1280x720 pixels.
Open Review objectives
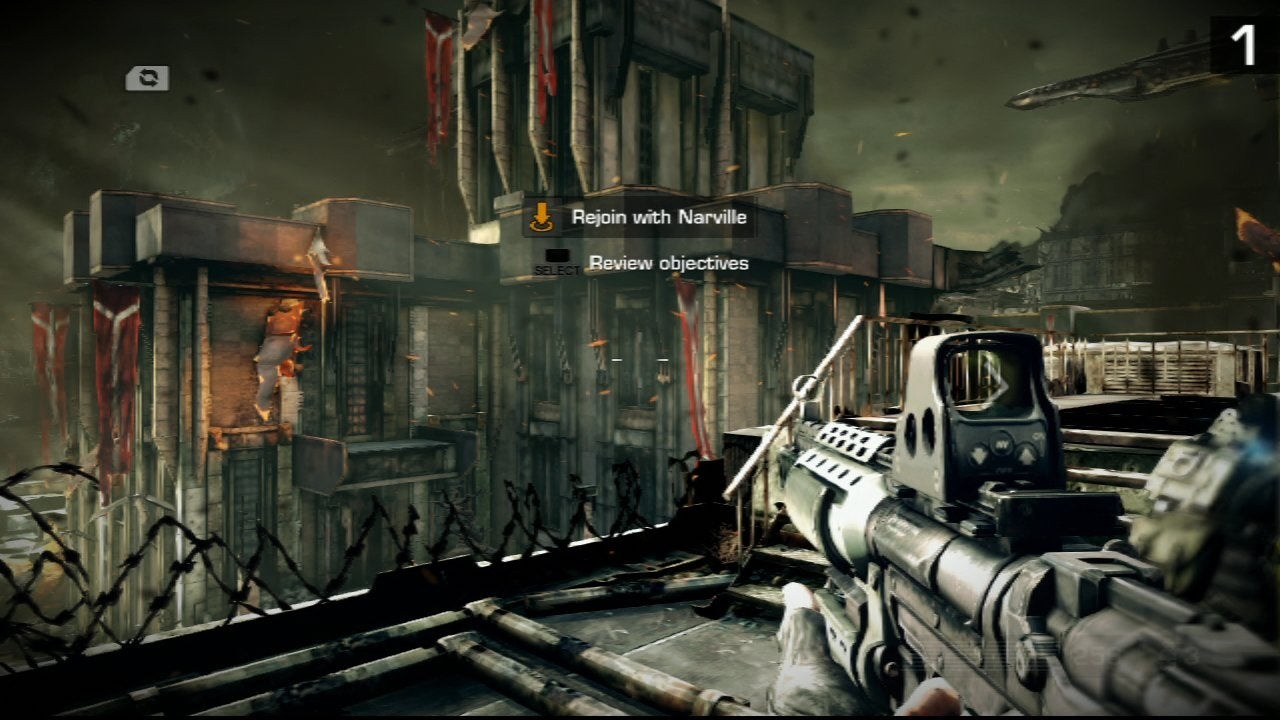pos(668,263)
